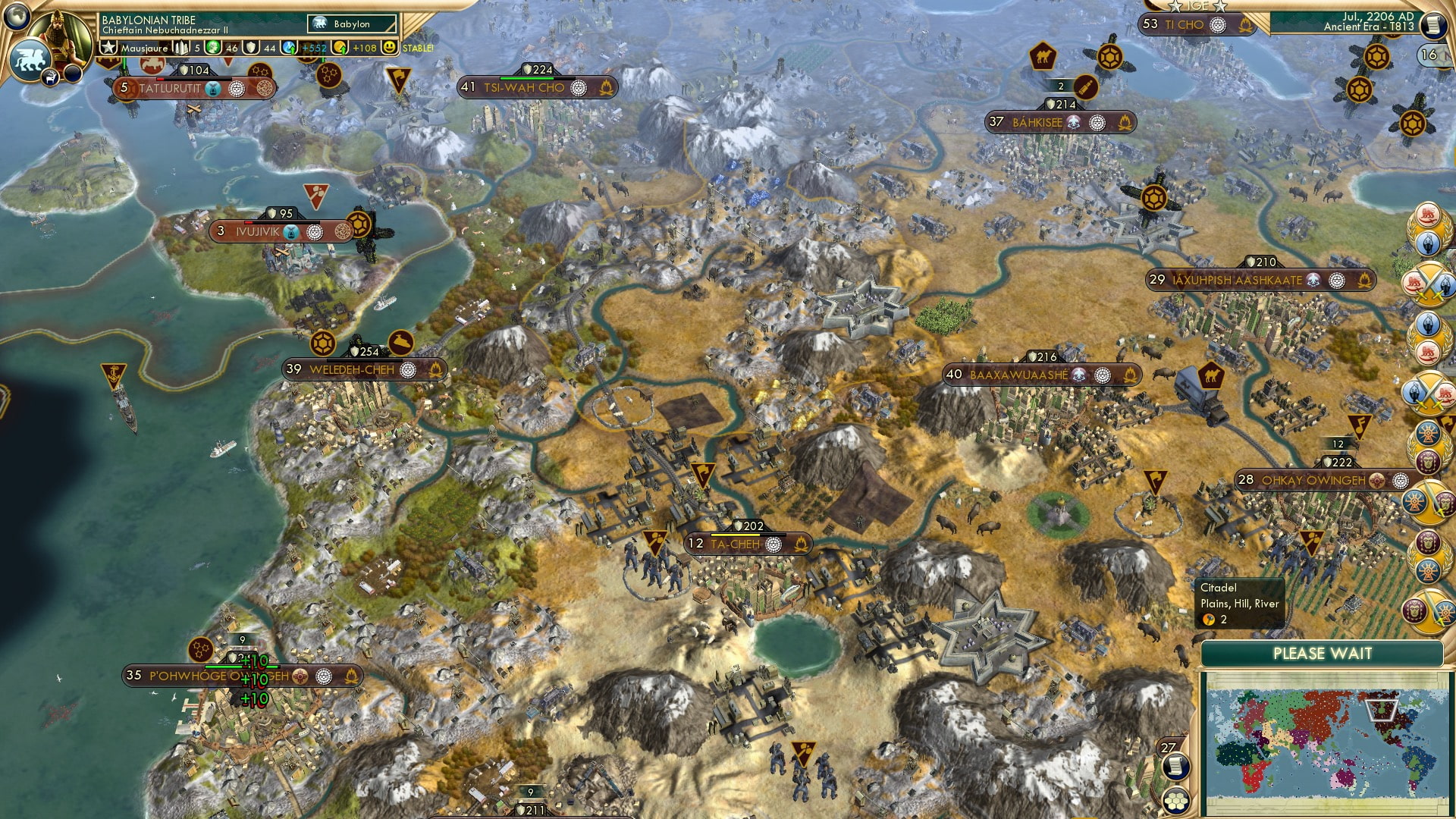Viewport: 1456px width, 819px height.
Task: Click the religion icon on Ta-Cheh banner
Action: click(x=773, y=543)
